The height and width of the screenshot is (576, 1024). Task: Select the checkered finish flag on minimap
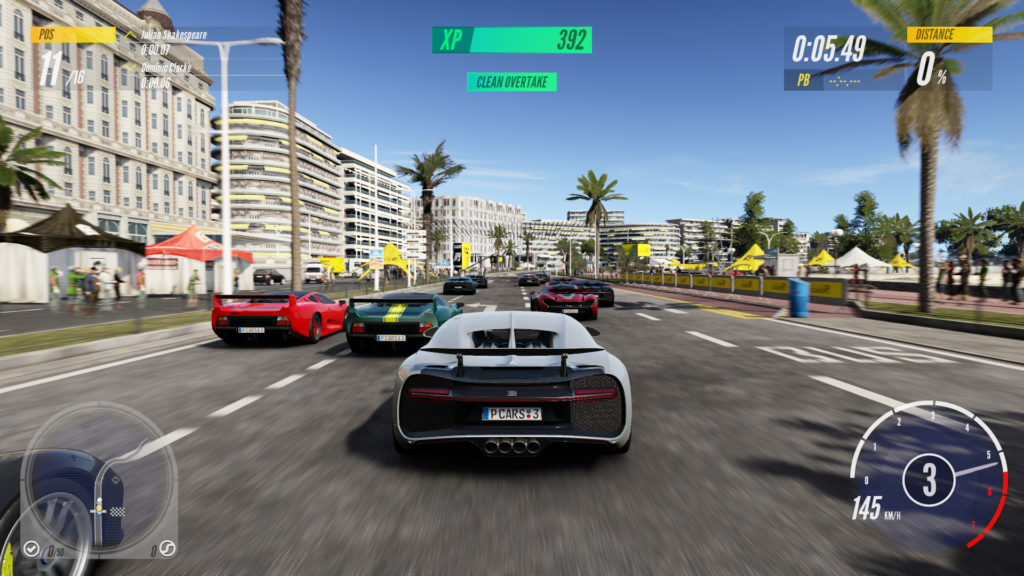point(117,511)
